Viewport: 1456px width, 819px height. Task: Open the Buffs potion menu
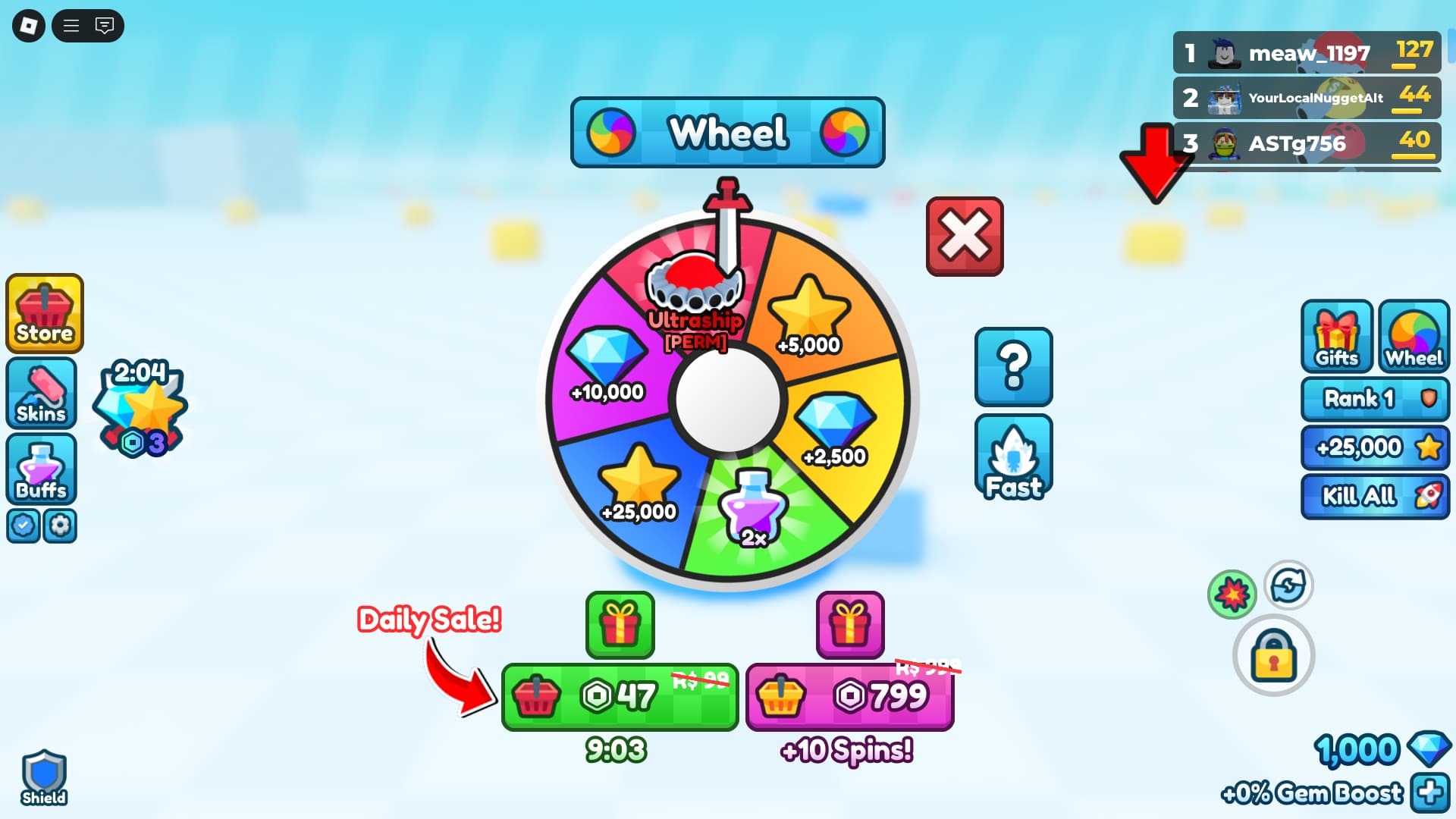pos(41,470)
